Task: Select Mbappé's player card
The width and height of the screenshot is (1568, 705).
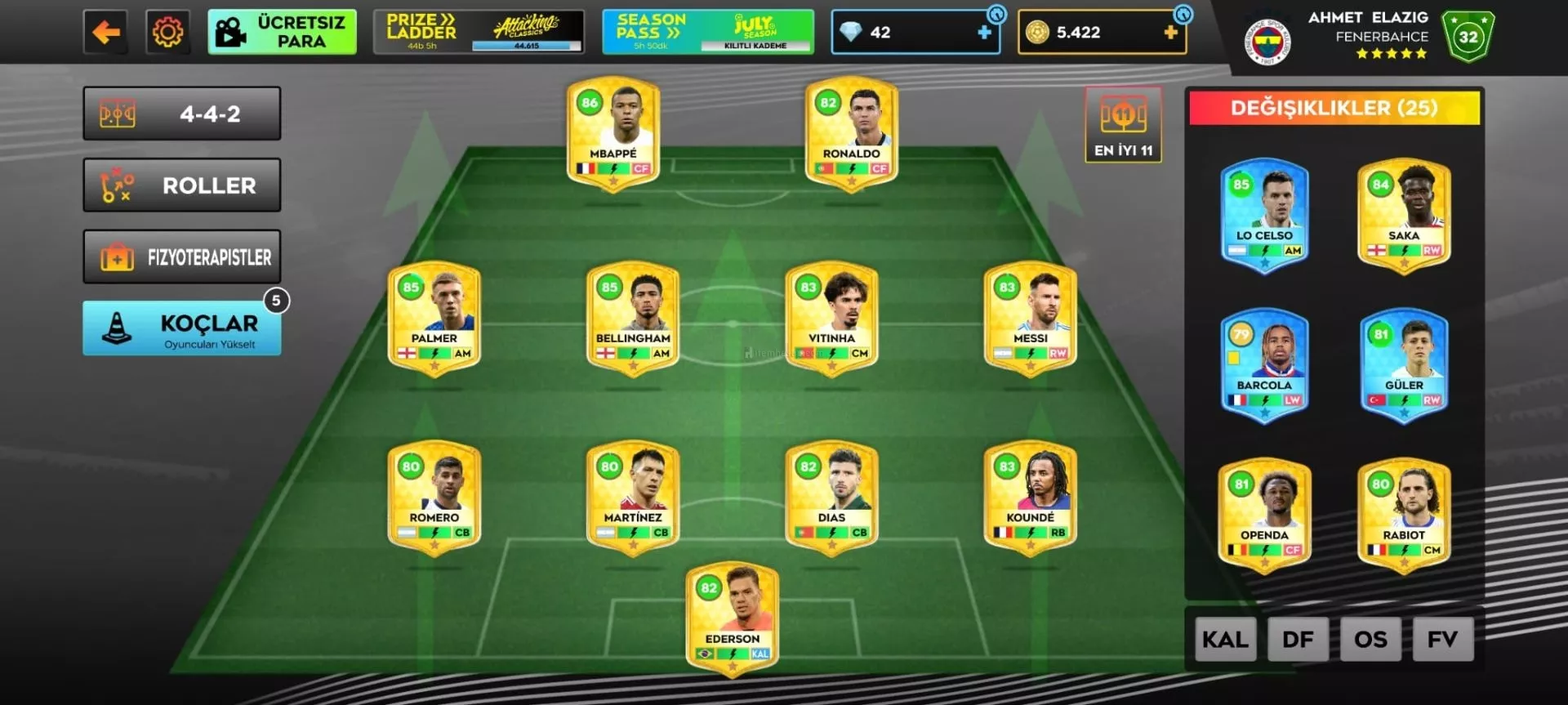Action: point(613,132)
